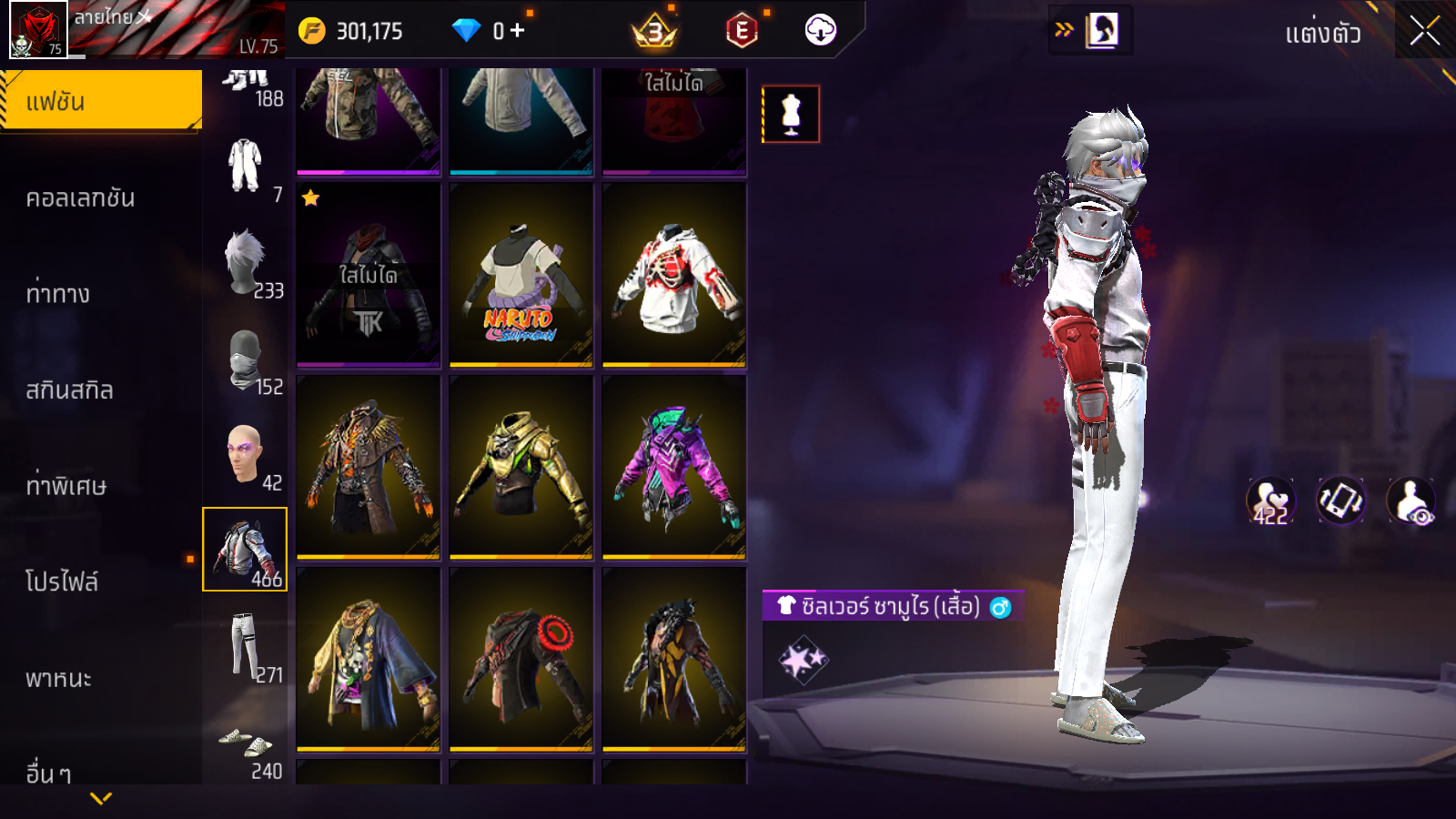Screen dimensions: 1456x819
Task: Close the dress-up screen with the X
Action: (1424, 31)
